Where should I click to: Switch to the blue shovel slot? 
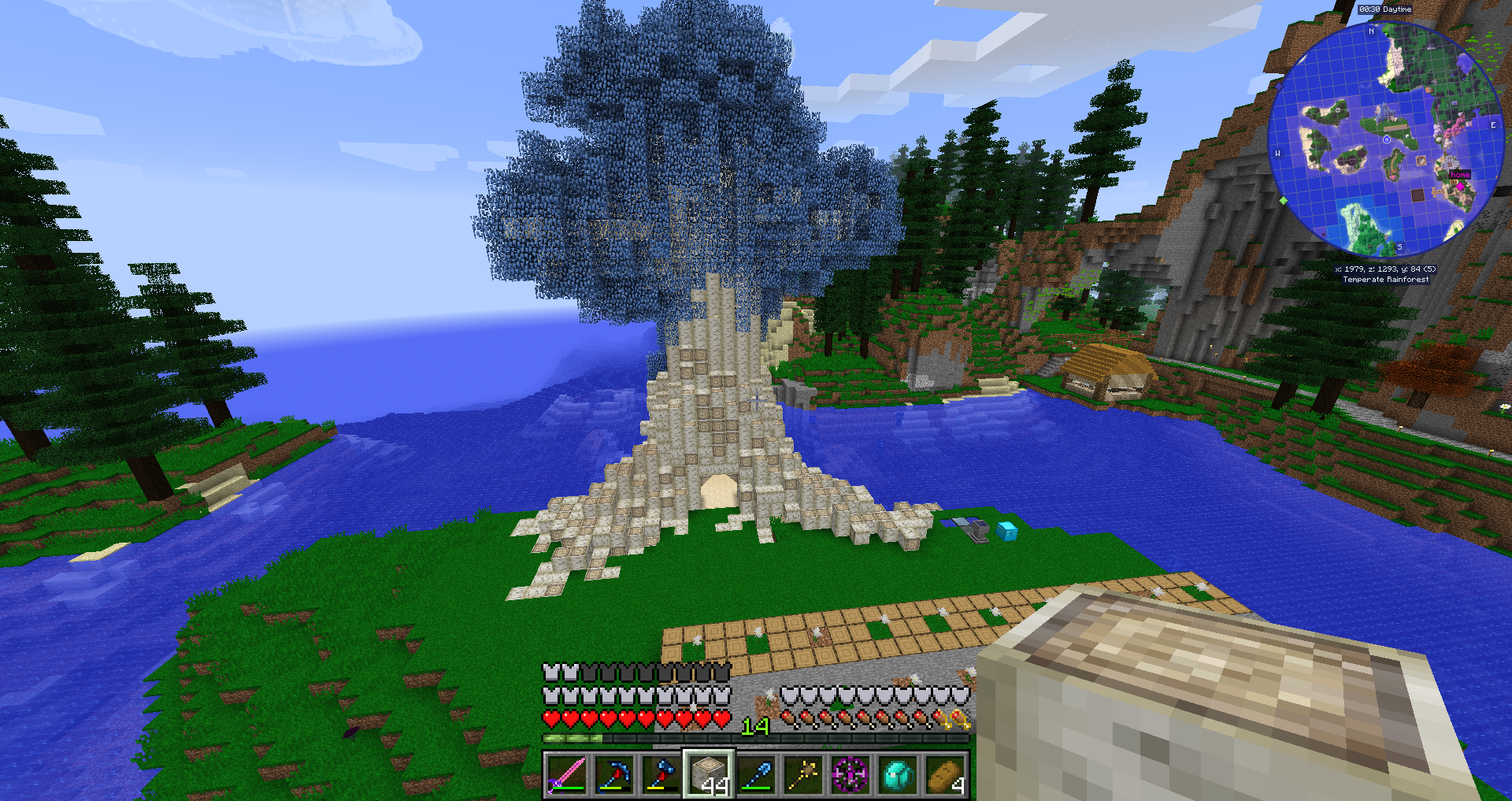pos(756,775)
